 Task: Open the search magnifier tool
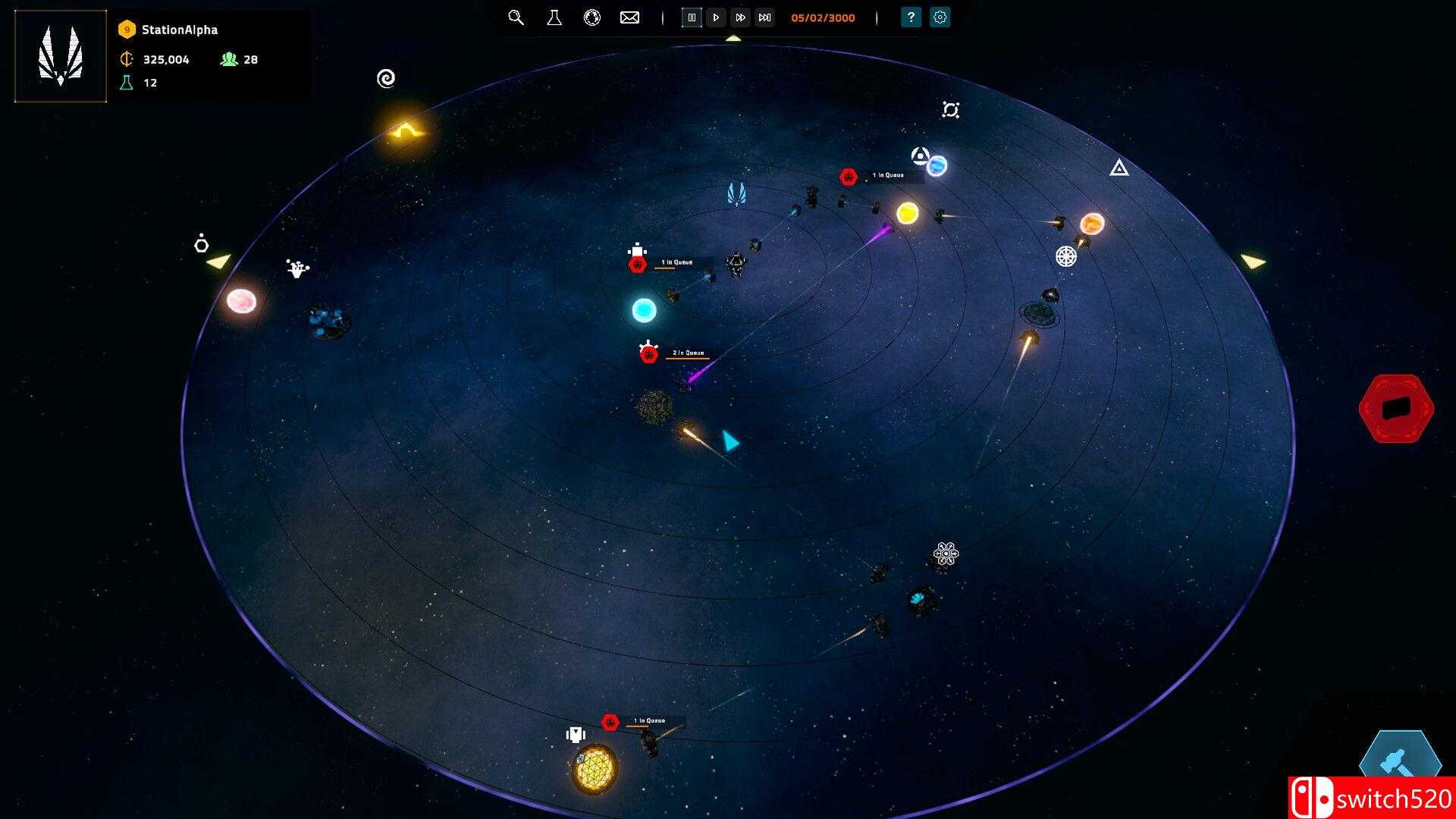[x=516, y=17]
